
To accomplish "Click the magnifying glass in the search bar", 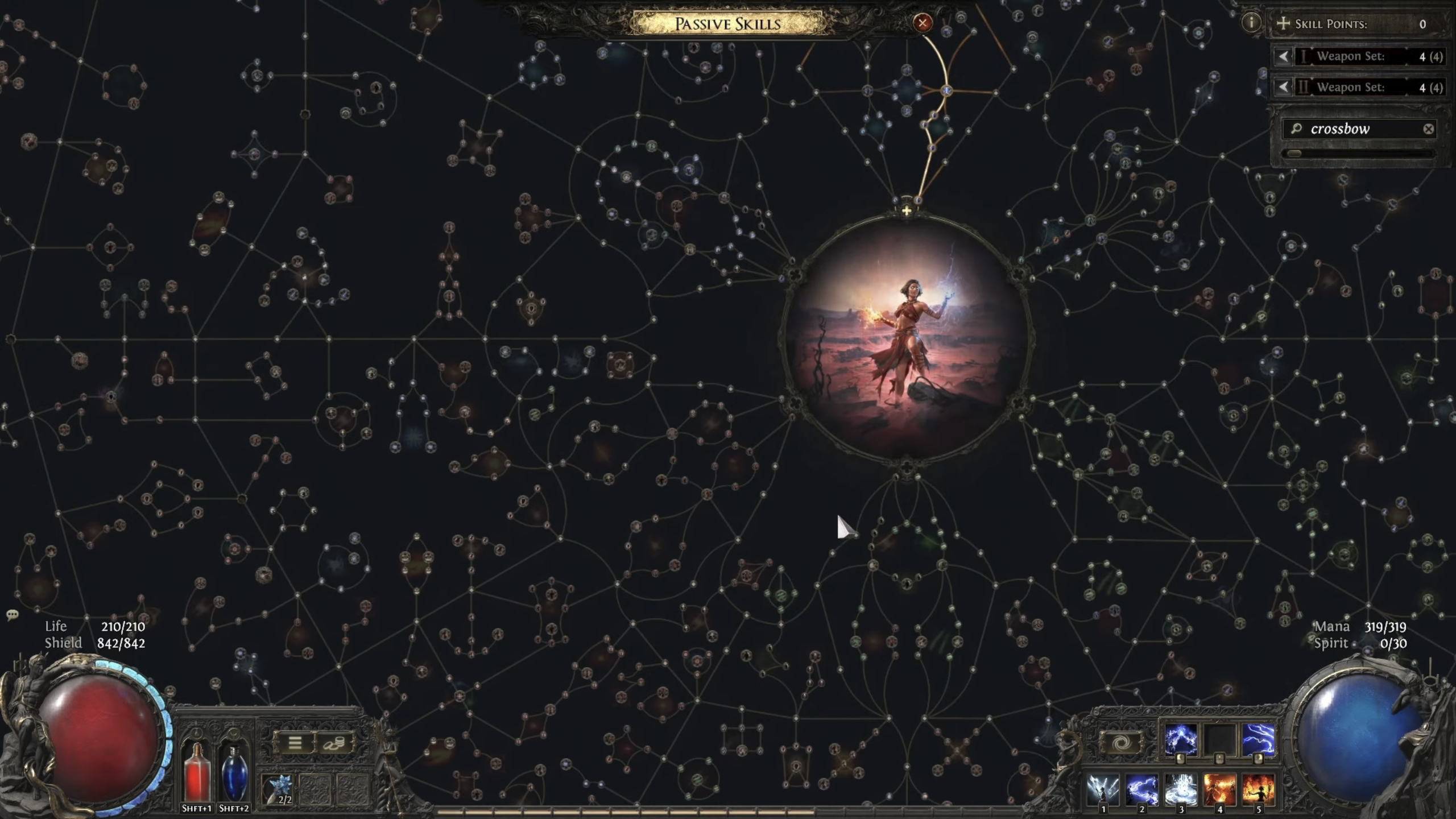I will [x=1296, y=130].
